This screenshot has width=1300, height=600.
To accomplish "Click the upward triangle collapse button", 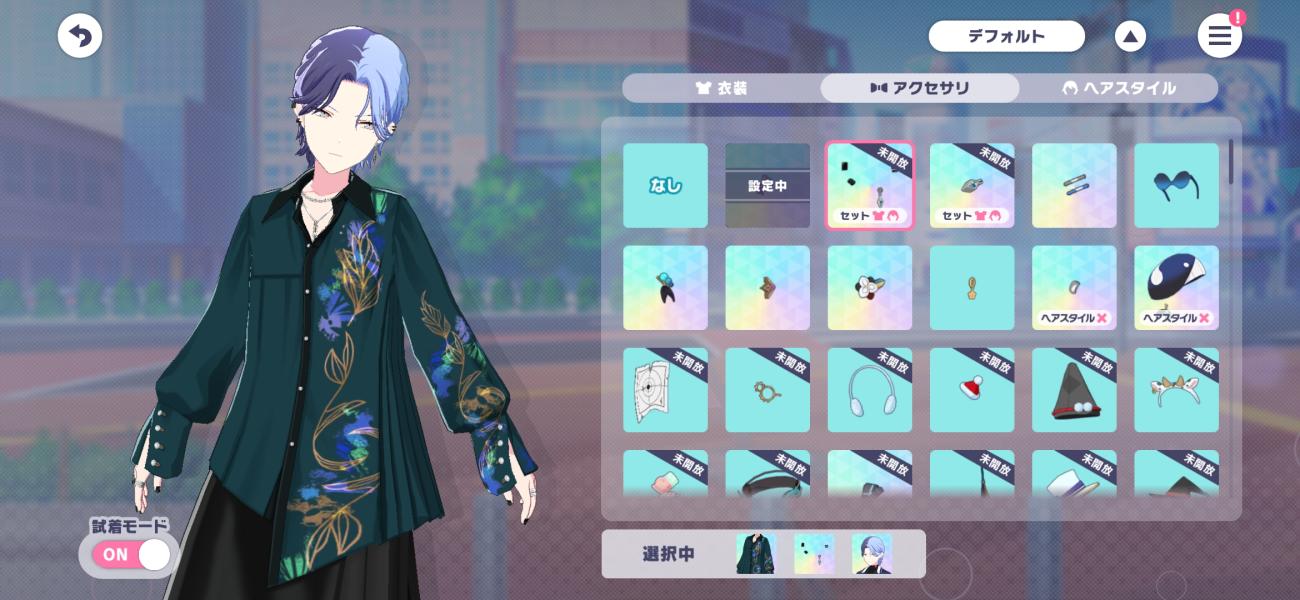I will tap(1130, 37).
